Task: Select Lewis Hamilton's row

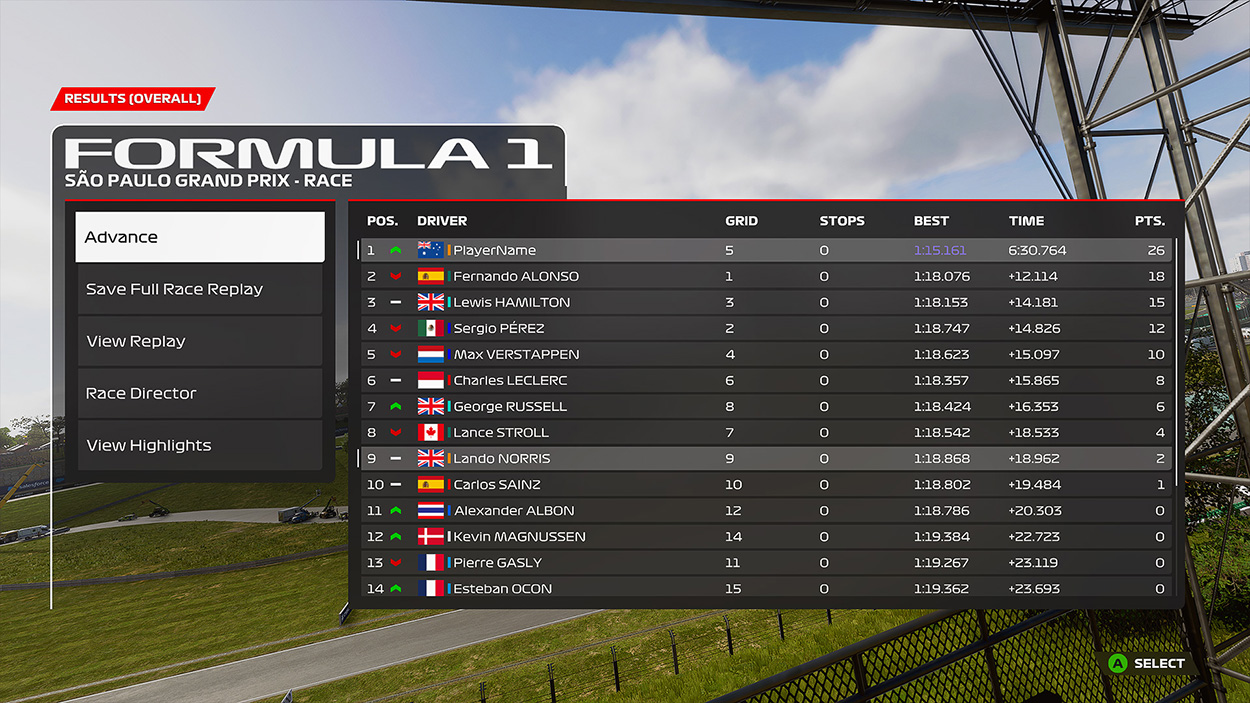Action: (x=765, y=302)
